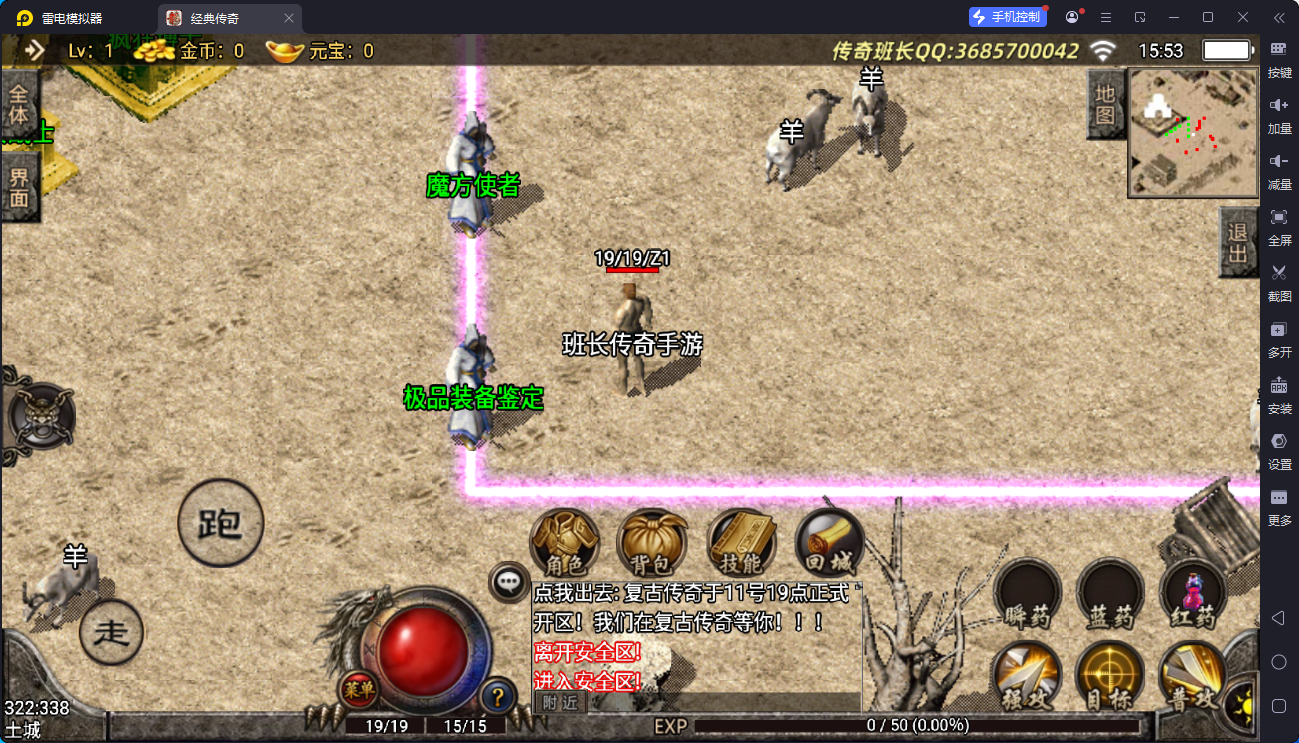1299x743 pixels.
Task: Toggle the 走 walk button
Action: (111, 632)
